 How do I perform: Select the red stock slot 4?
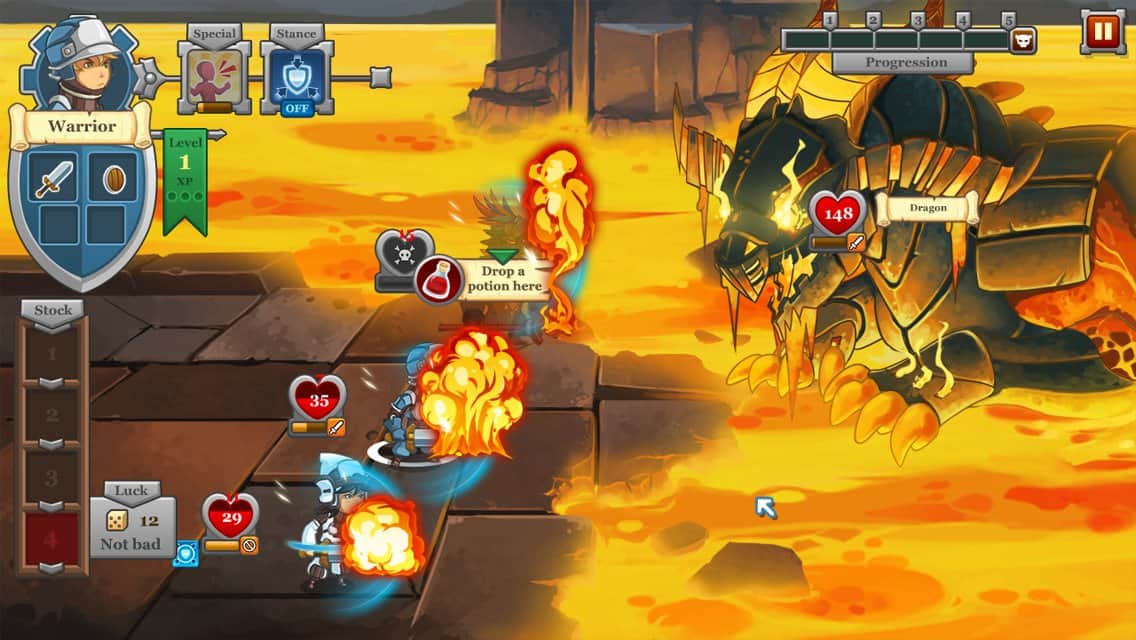click(53, 540)
